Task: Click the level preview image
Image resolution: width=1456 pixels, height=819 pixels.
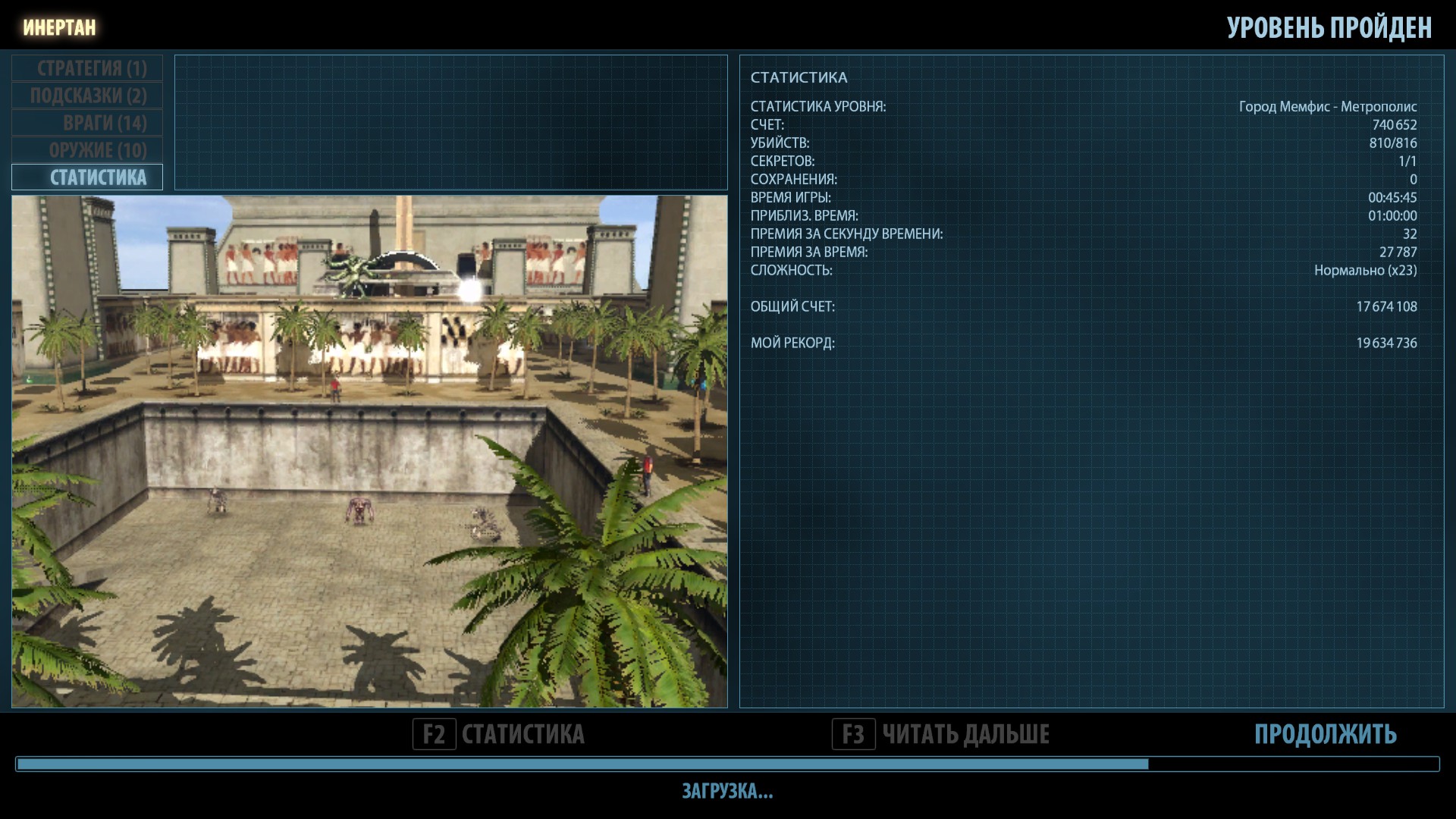Action: coord(369,451)
